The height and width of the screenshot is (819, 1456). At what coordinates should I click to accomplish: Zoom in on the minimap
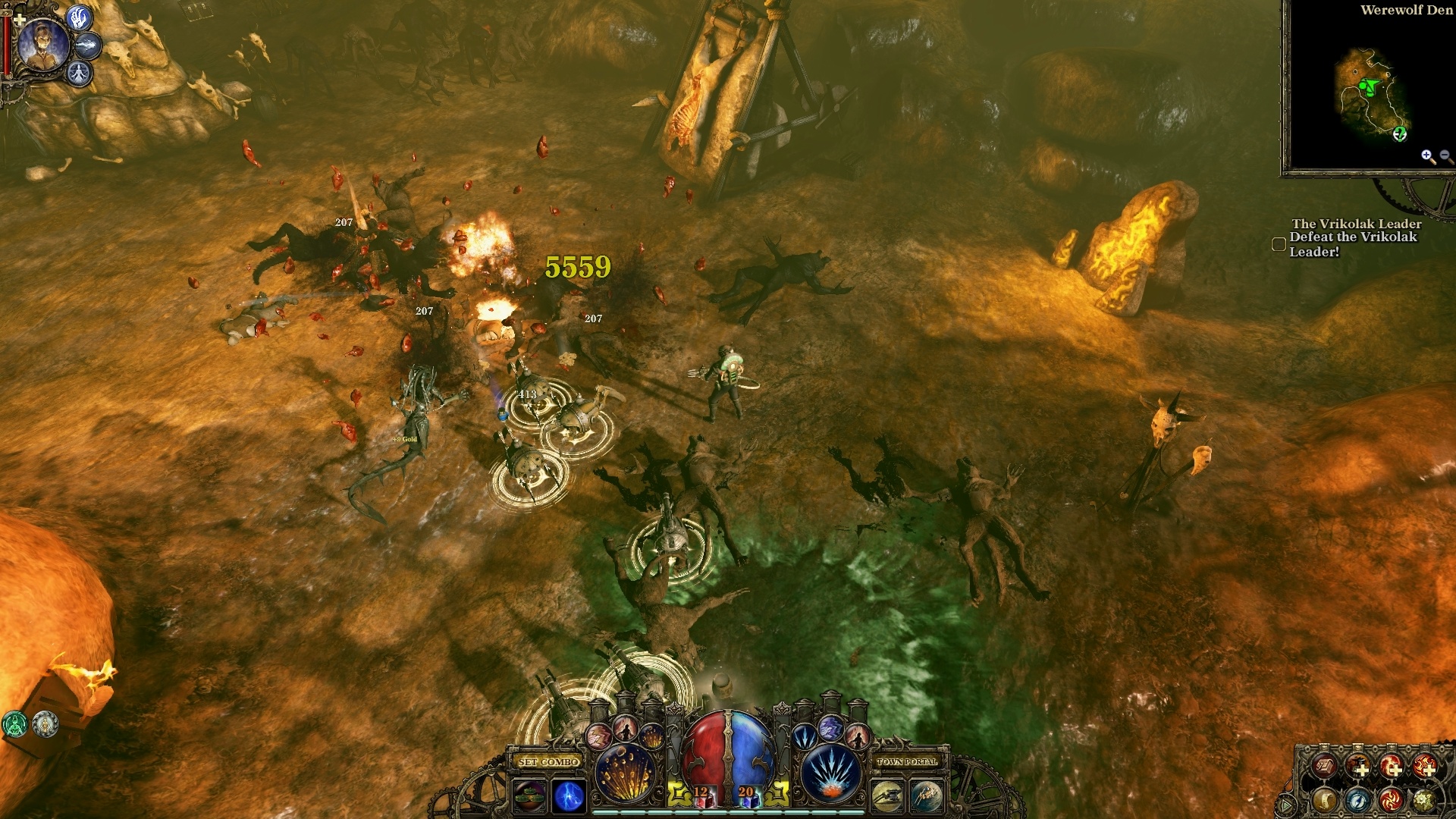(1428, 156)
